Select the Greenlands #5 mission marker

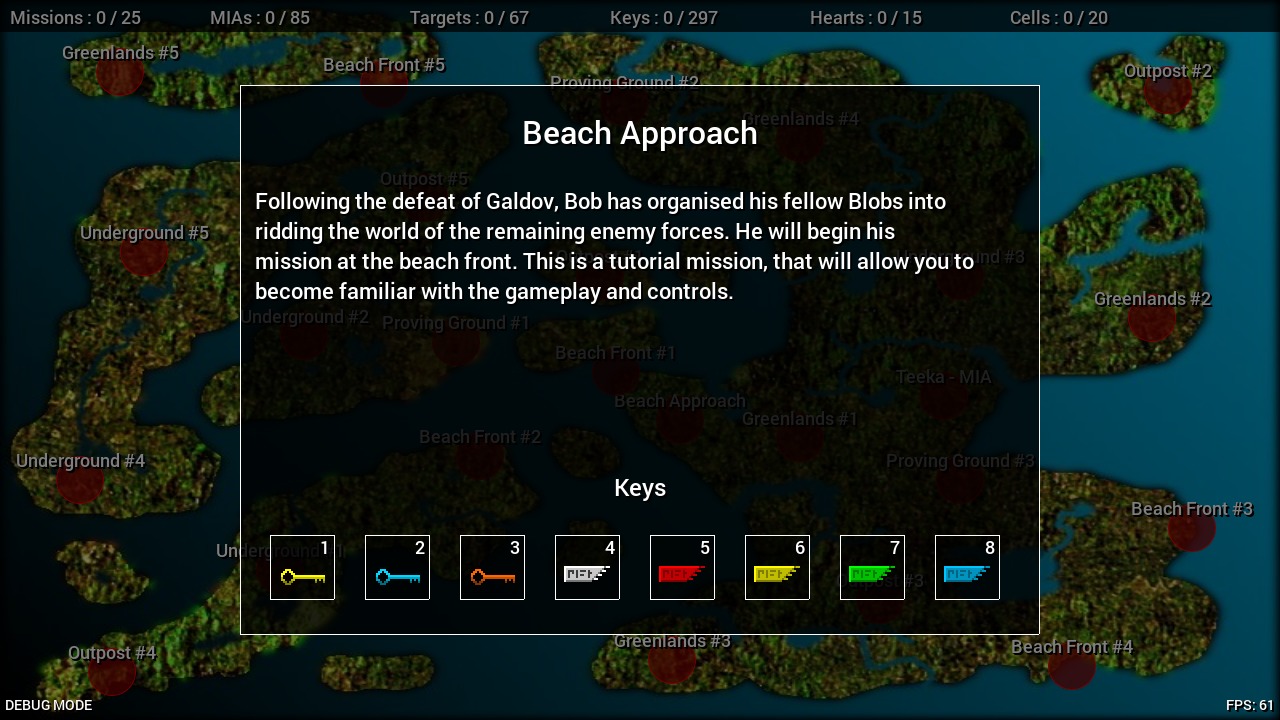pos(120,75)
